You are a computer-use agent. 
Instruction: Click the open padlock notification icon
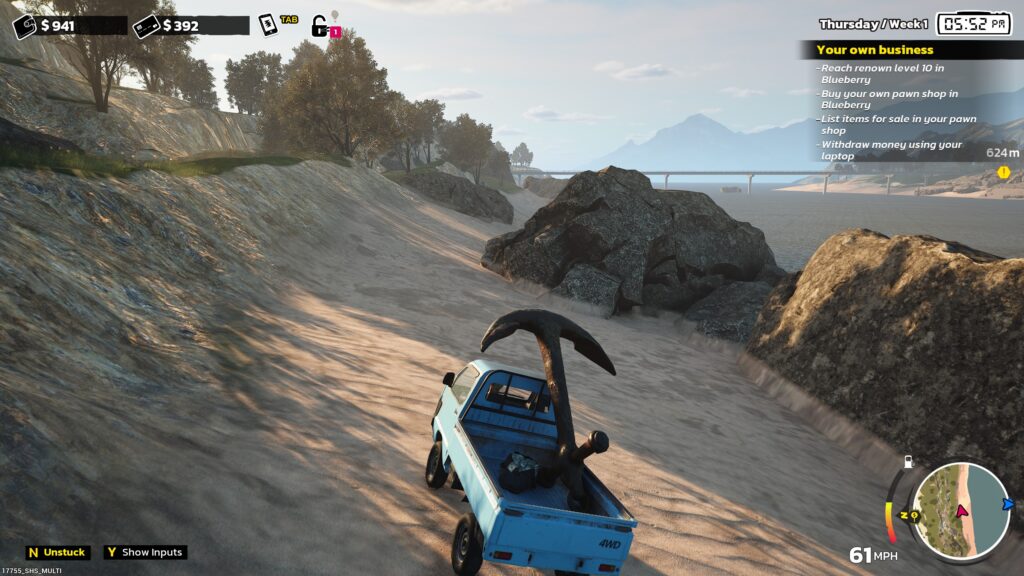[320, 26]
